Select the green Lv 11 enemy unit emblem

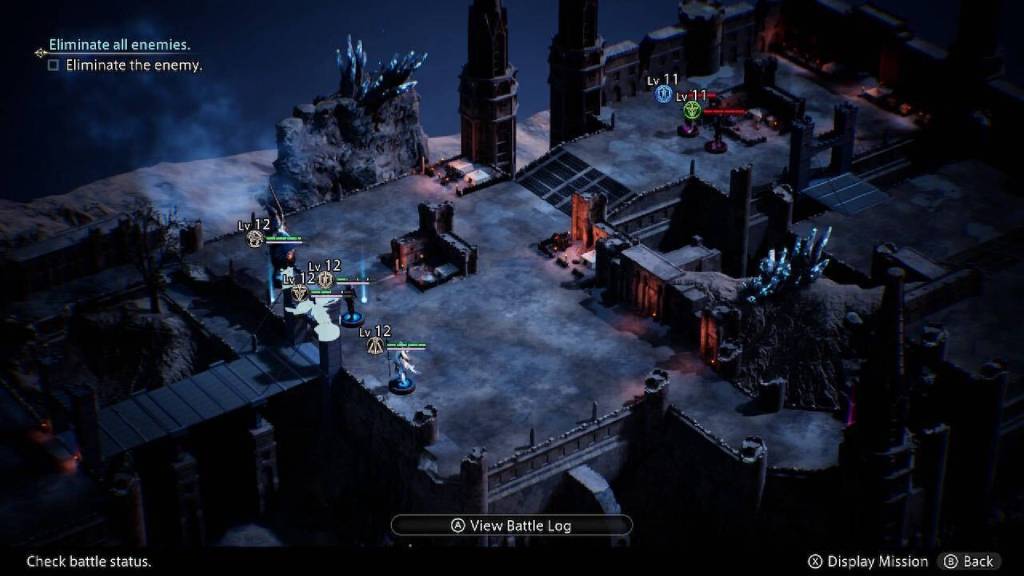coord(691,110)
